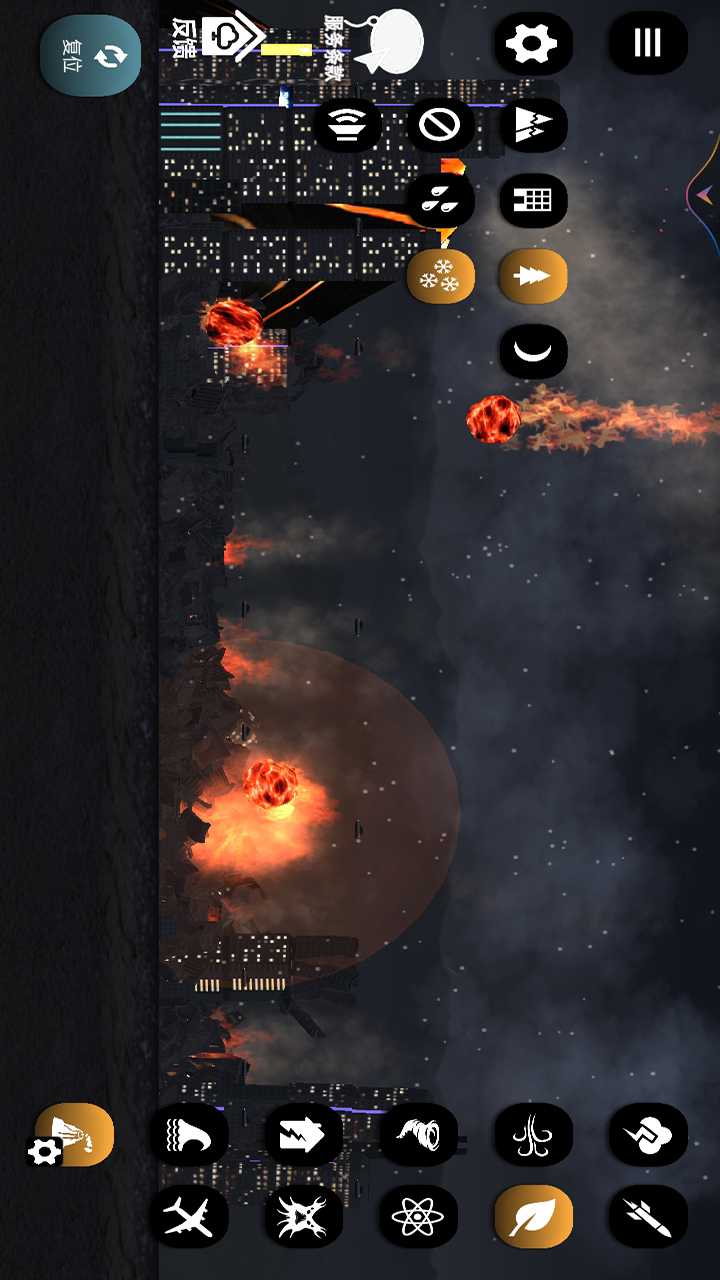Open the meteor tool settings button
Viewport: 720px width, 1280px height.
45,1152
